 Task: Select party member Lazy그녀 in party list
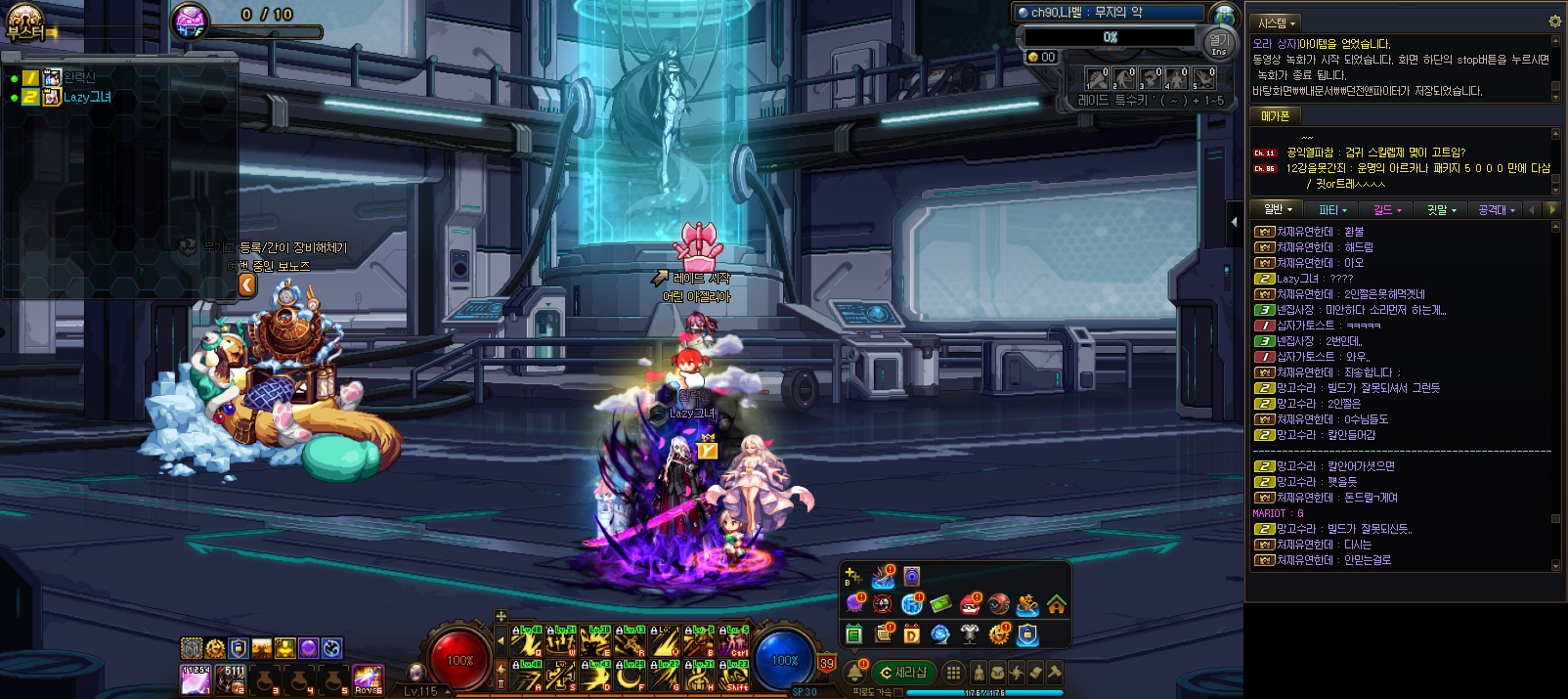click(86, 98)
